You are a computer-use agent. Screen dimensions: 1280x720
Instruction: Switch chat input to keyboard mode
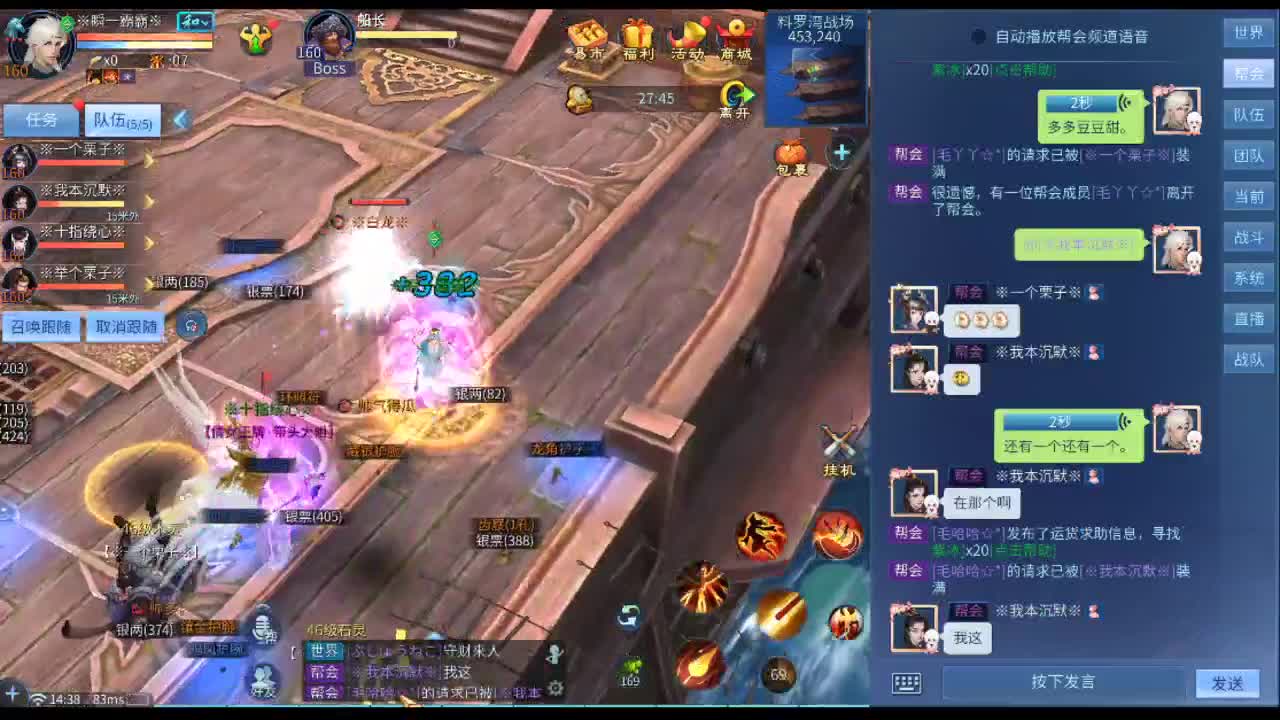point(907,683)
